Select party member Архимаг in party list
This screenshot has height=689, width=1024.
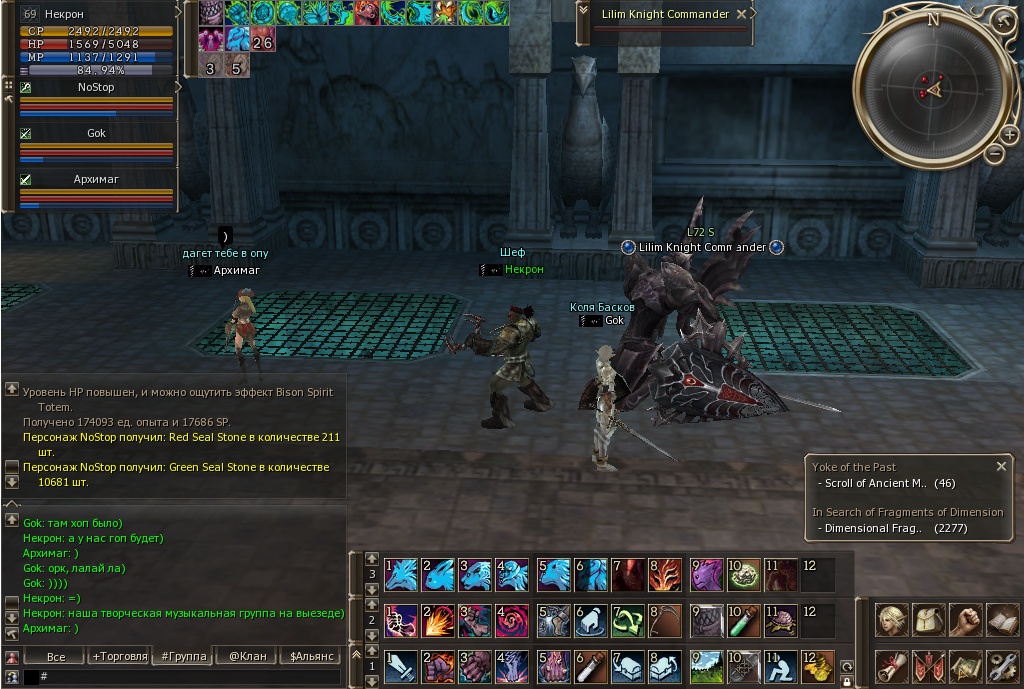point(96,180)
